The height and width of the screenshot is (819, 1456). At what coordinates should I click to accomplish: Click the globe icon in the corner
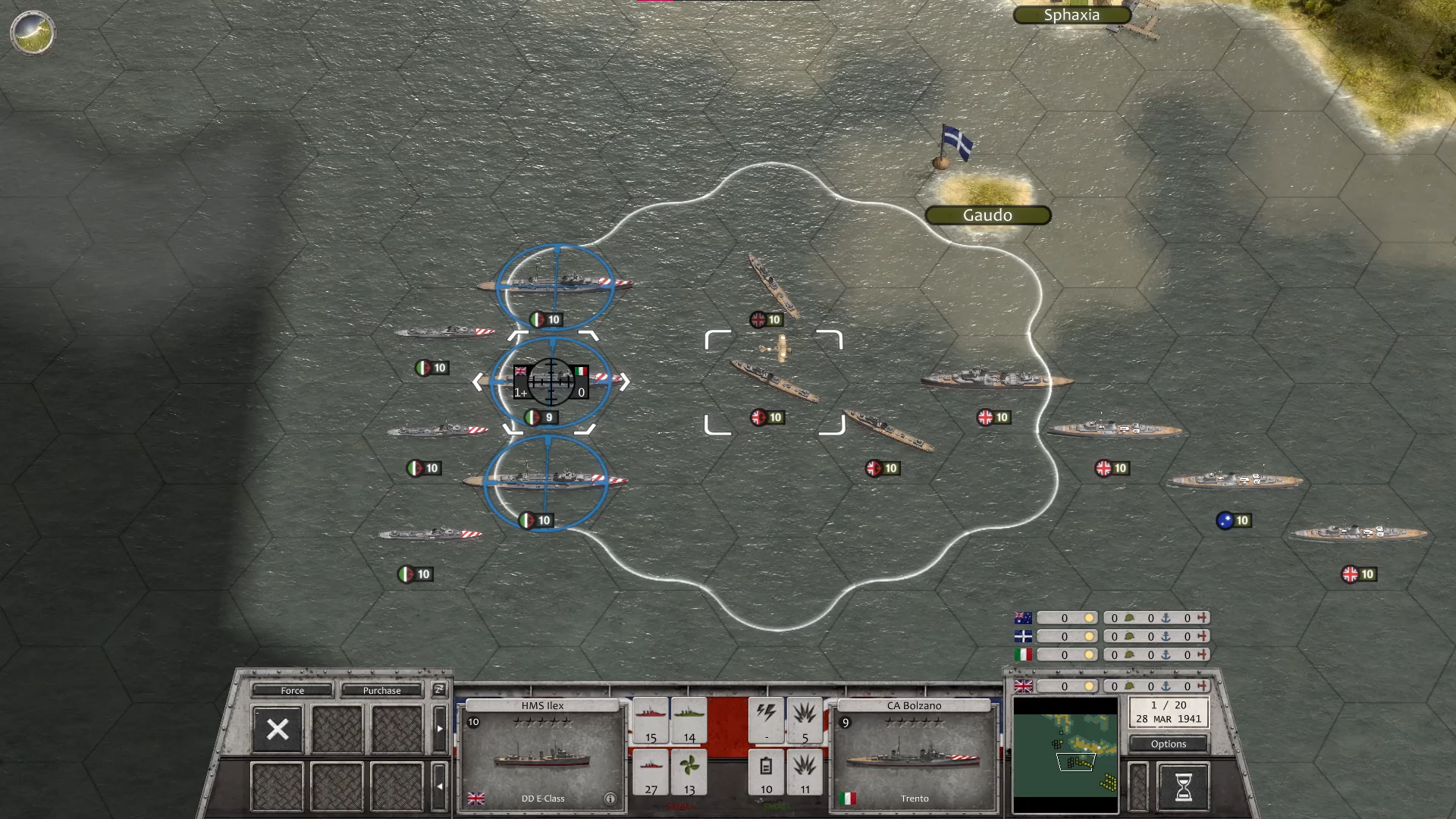click(33, 33)
